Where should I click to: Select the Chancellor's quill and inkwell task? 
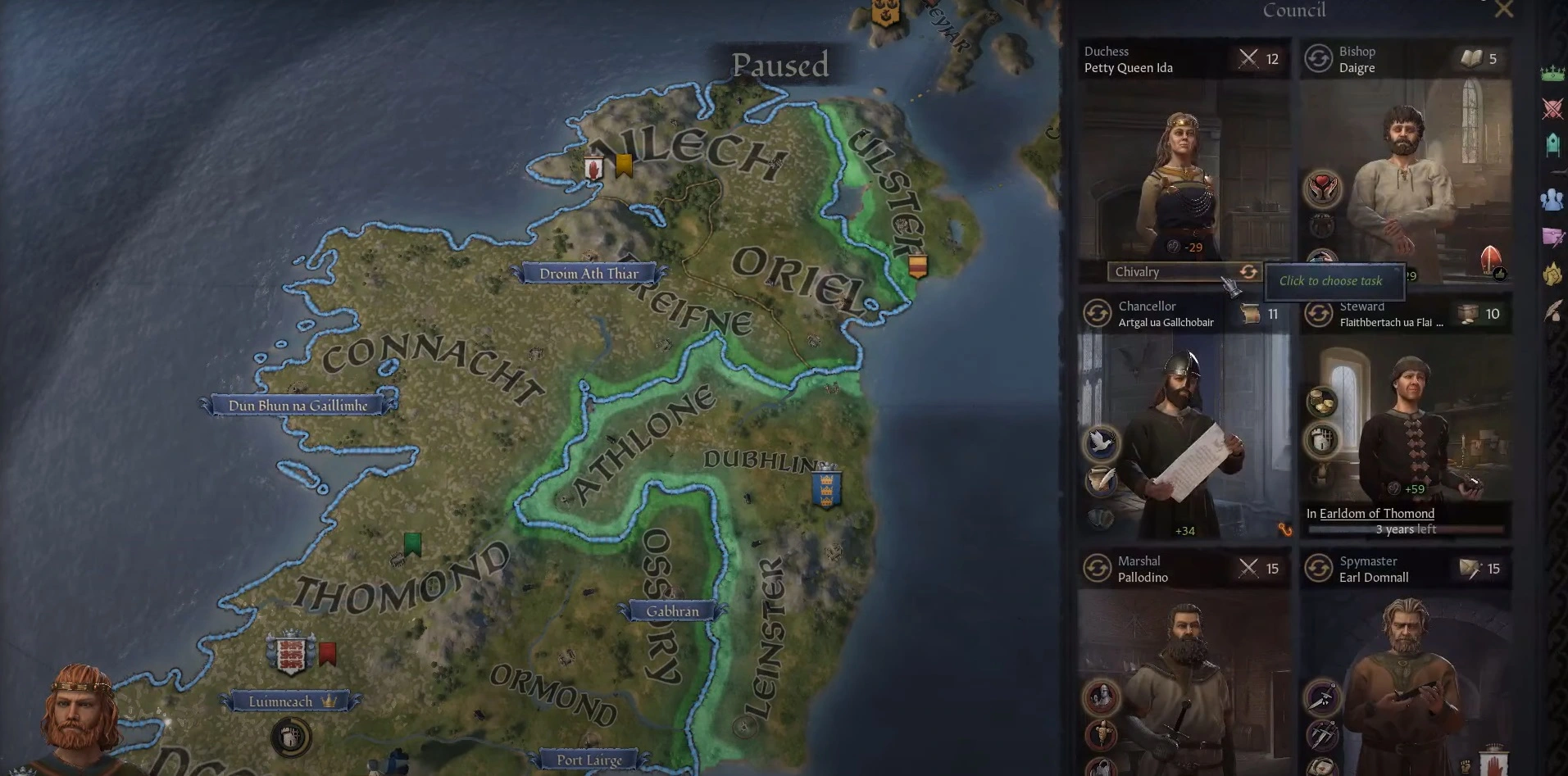click(1101, 480)
